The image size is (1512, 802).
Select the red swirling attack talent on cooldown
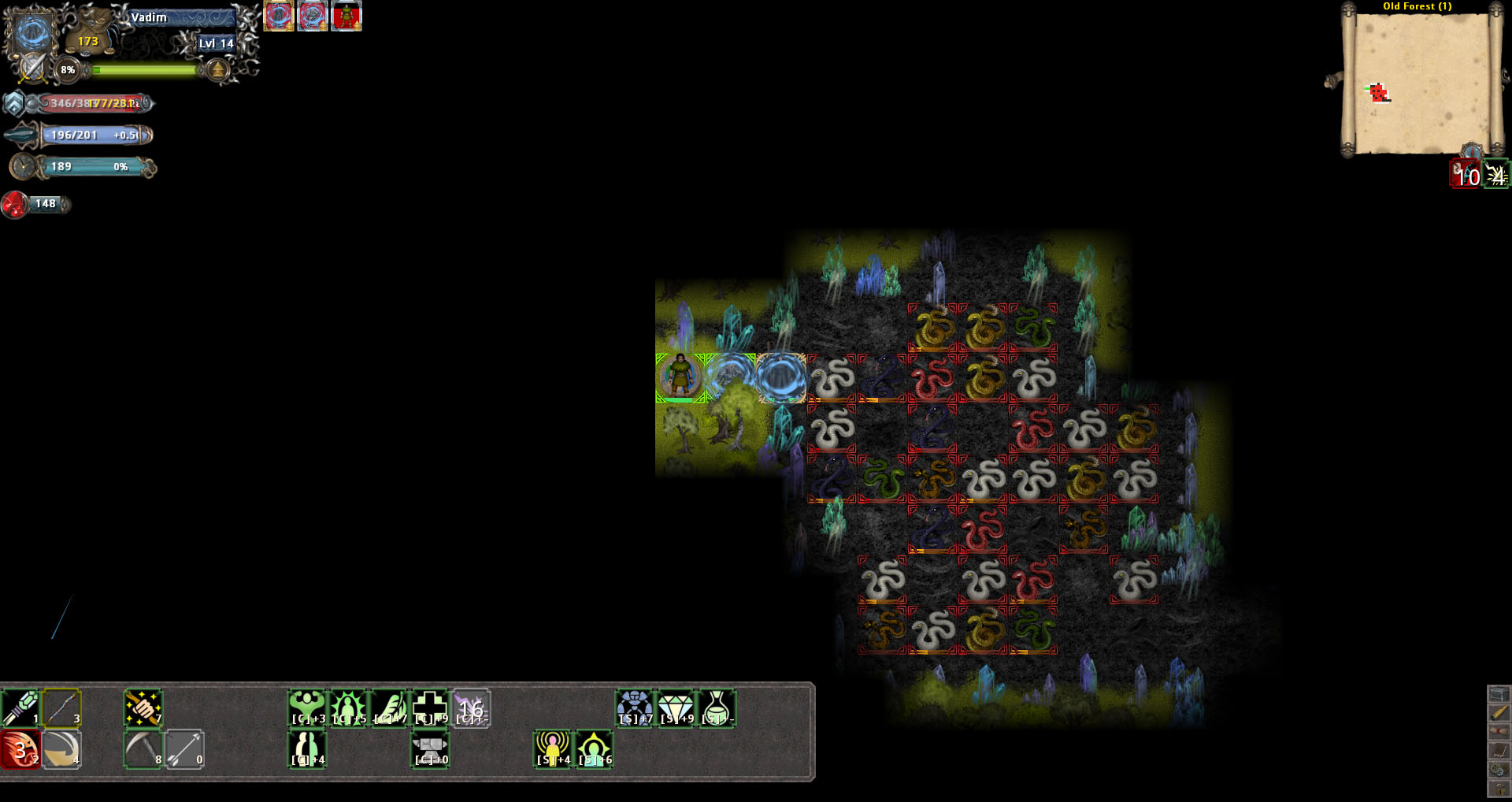coord(20,748)
